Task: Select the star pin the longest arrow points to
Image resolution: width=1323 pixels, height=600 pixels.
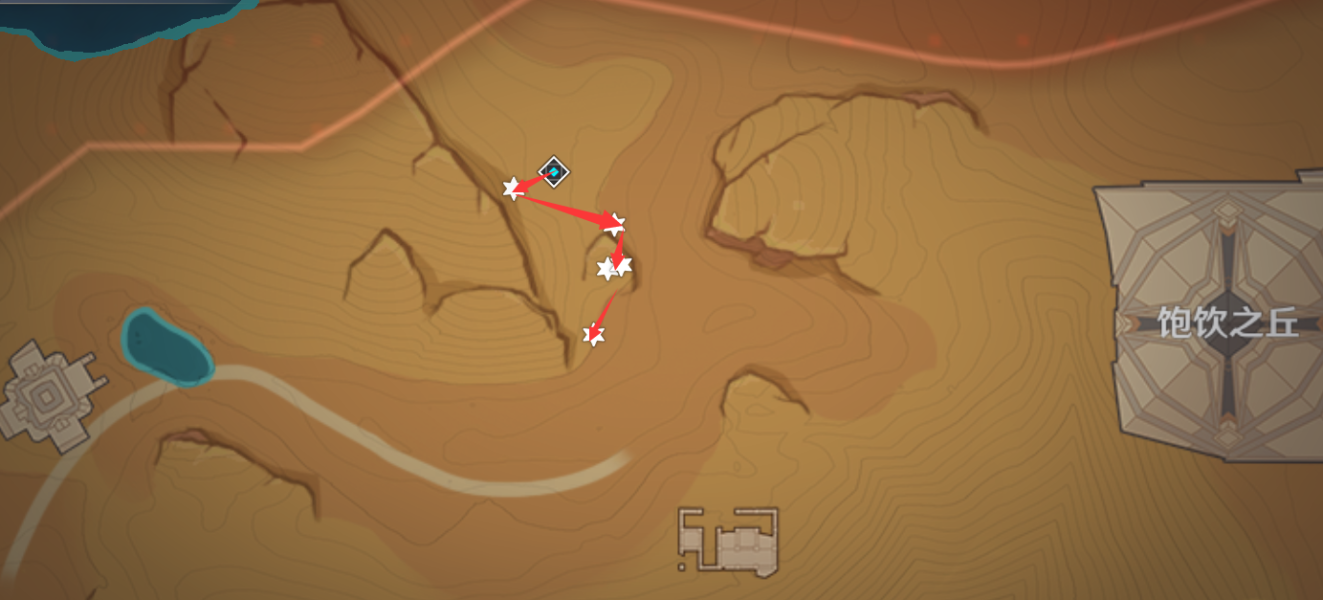Action: pos(615,224)
